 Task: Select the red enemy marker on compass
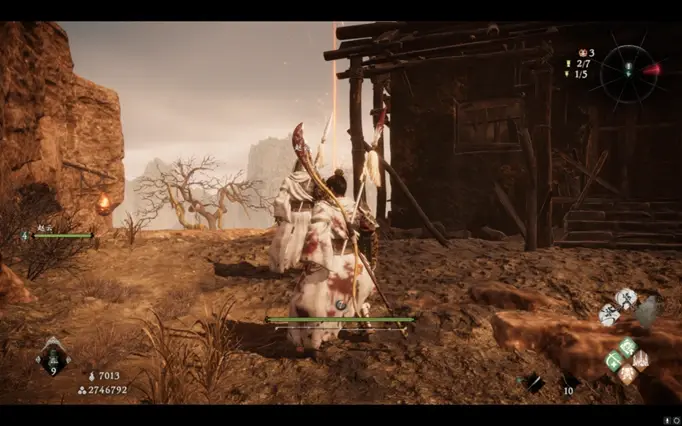point(651,70)
